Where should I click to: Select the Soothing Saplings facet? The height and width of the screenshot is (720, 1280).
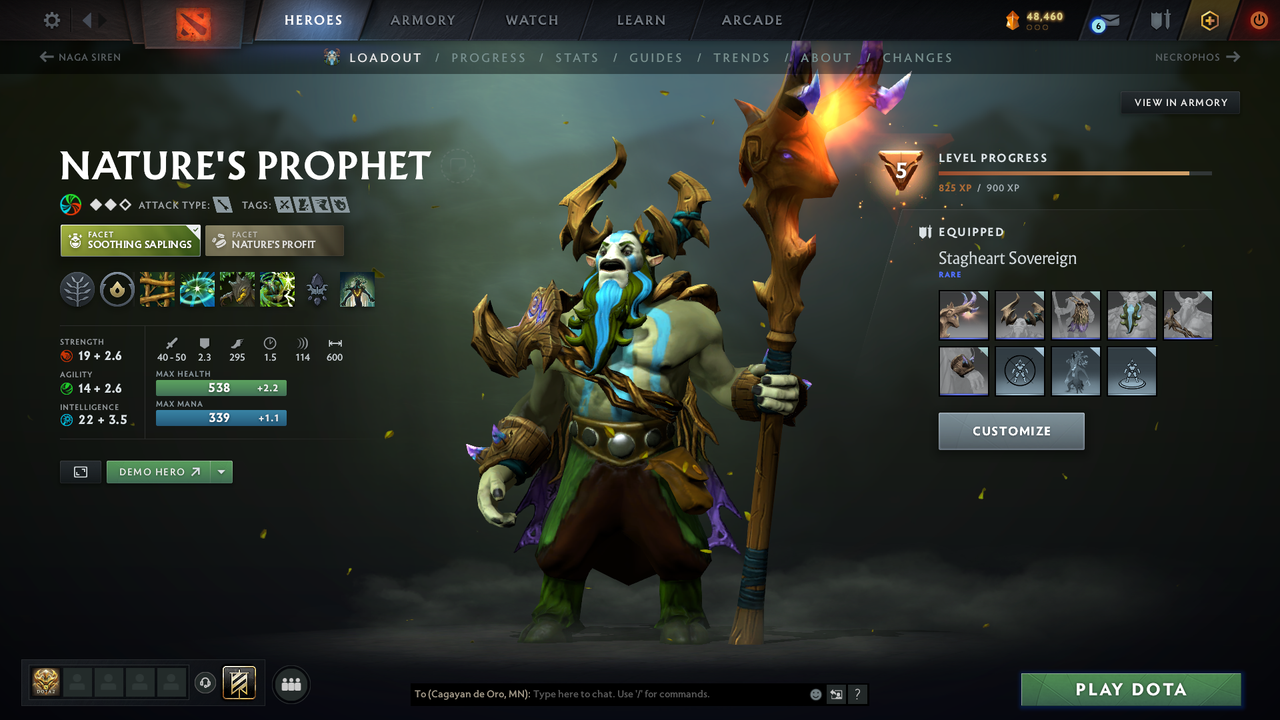[x=130, y=240]
